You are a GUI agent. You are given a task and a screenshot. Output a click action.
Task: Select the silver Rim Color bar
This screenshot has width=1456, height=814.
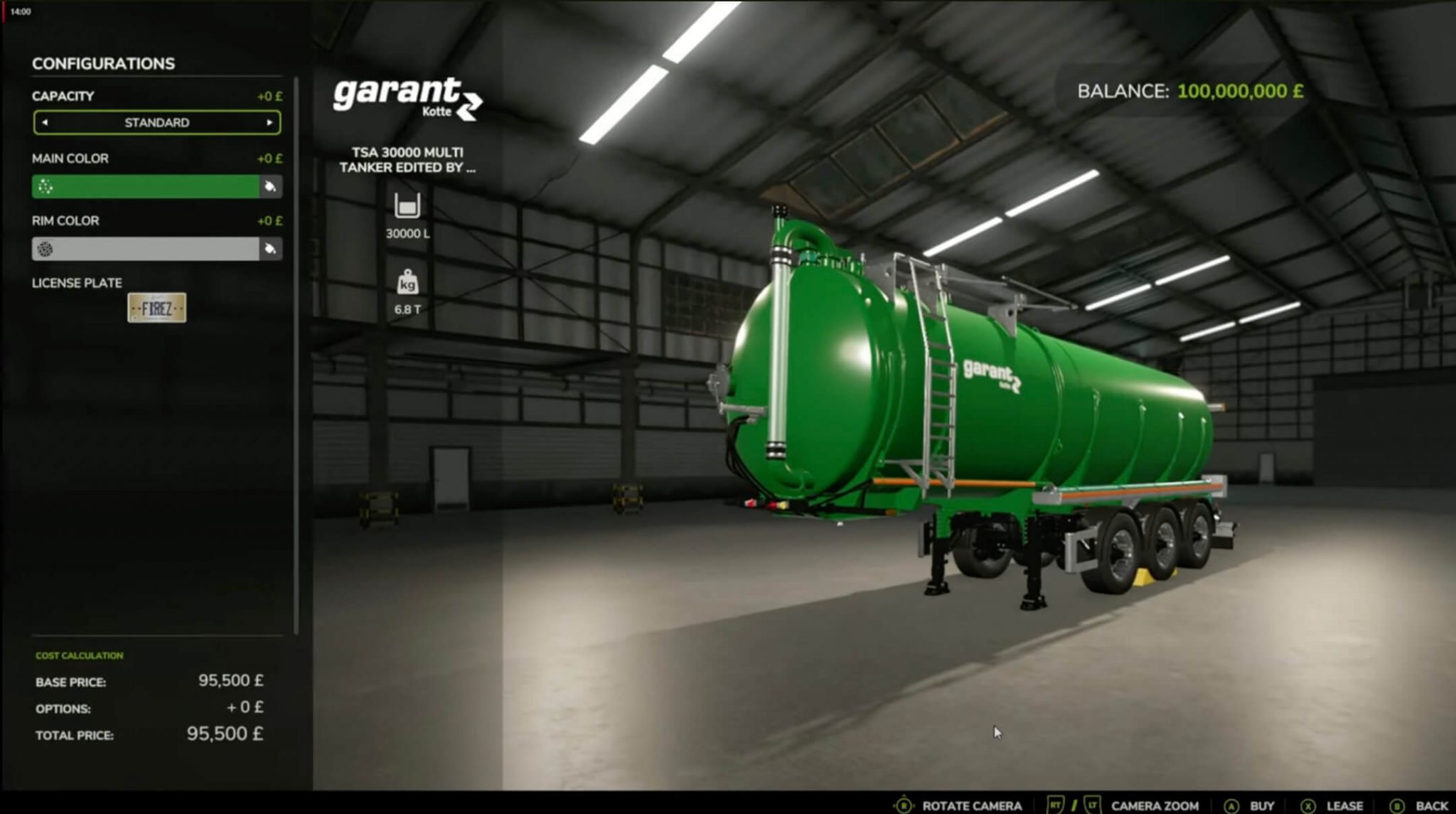(142, 250)
